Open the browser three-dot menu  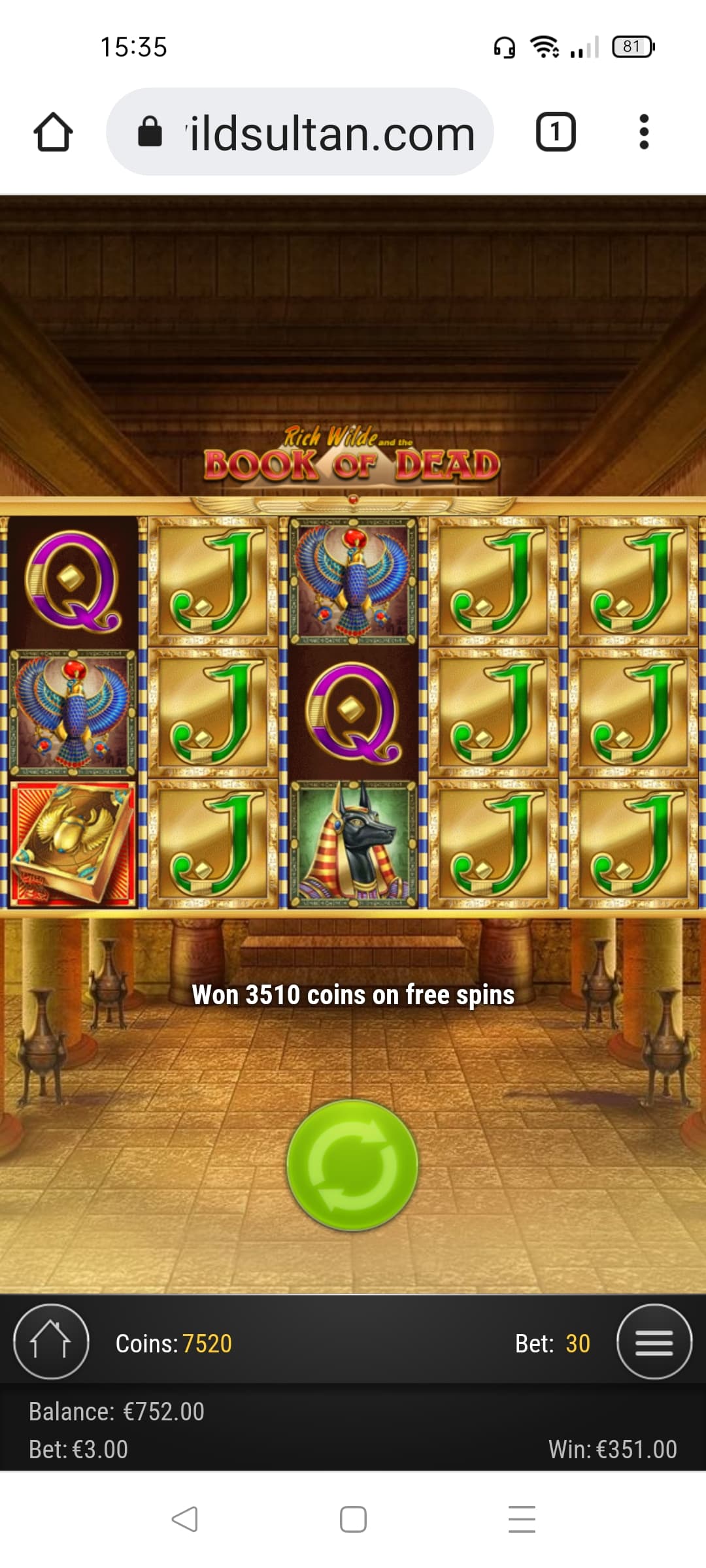[644, 133]
